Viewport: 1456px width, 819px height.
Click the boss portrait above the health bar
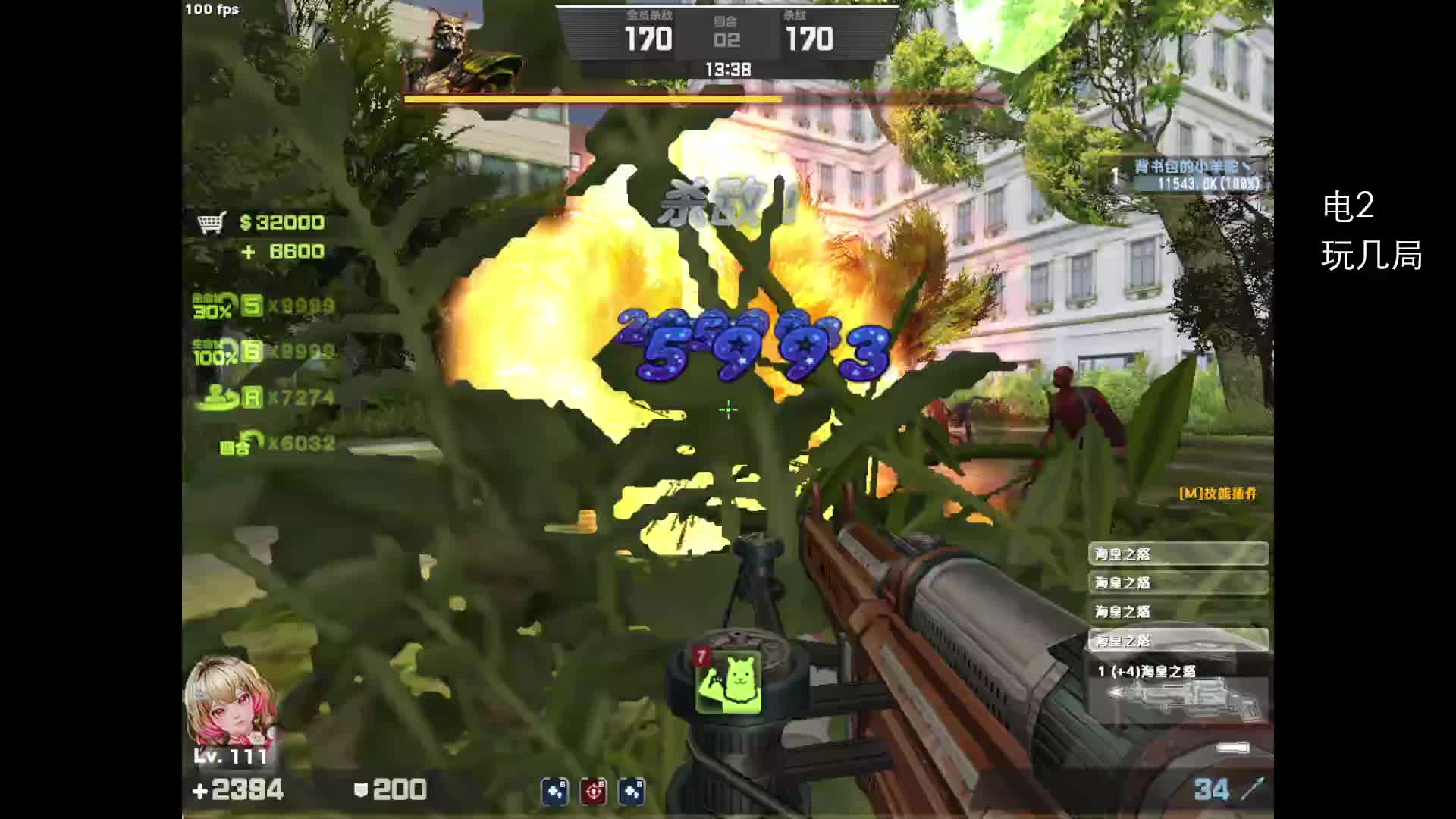point(461,53)
